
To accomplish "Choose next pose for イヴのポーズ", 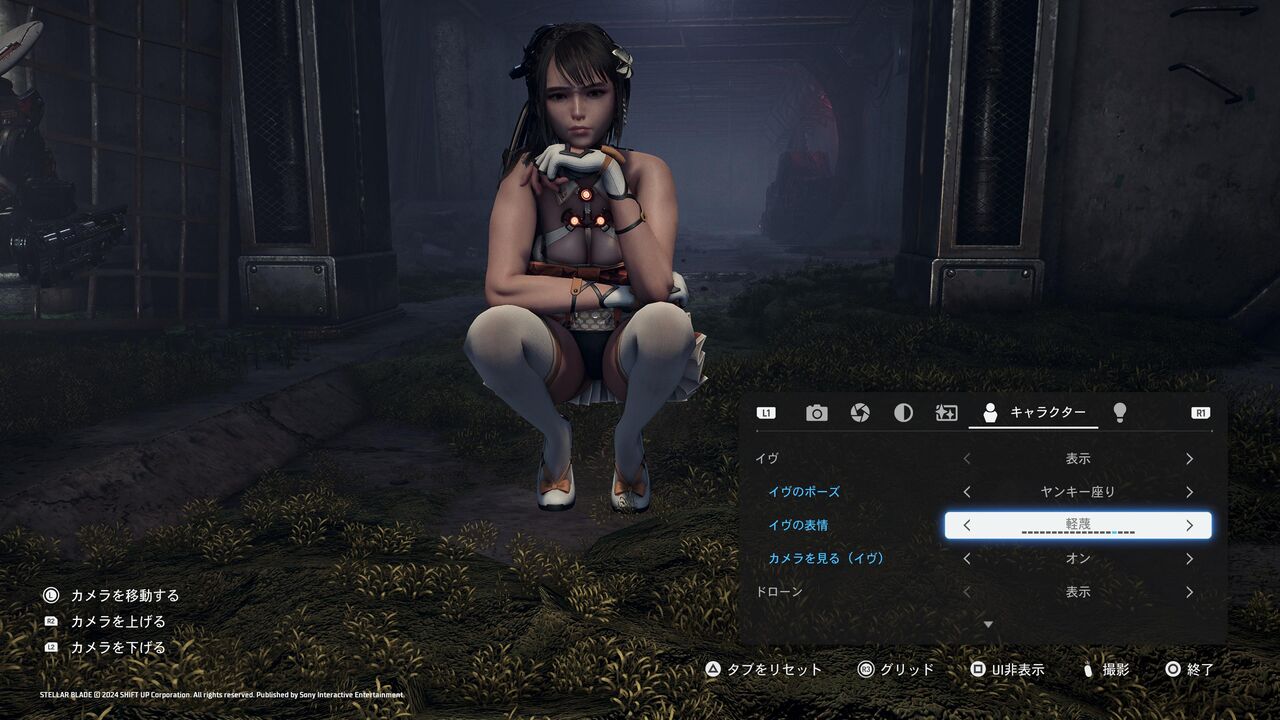I will point(1189,492).
